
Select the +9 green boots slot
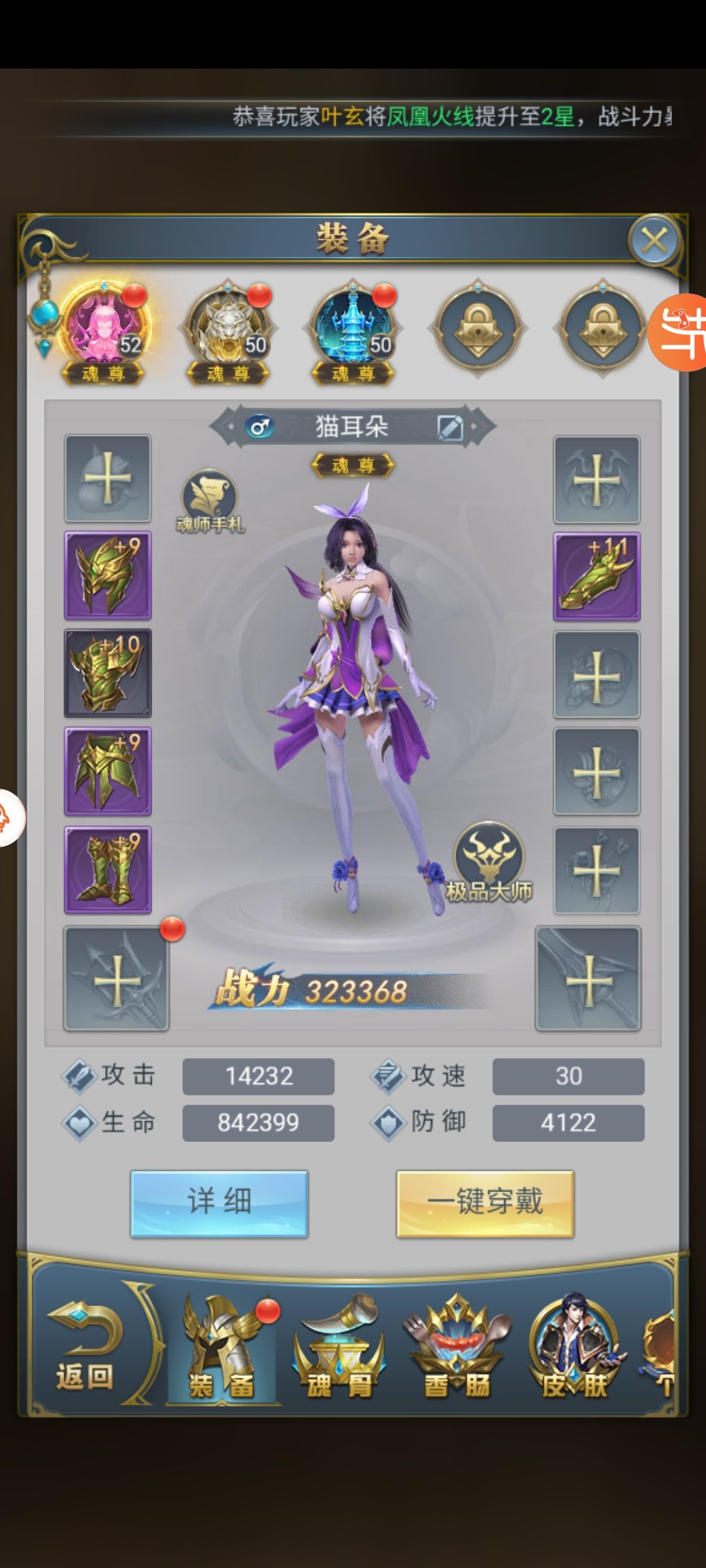[108, 870]
